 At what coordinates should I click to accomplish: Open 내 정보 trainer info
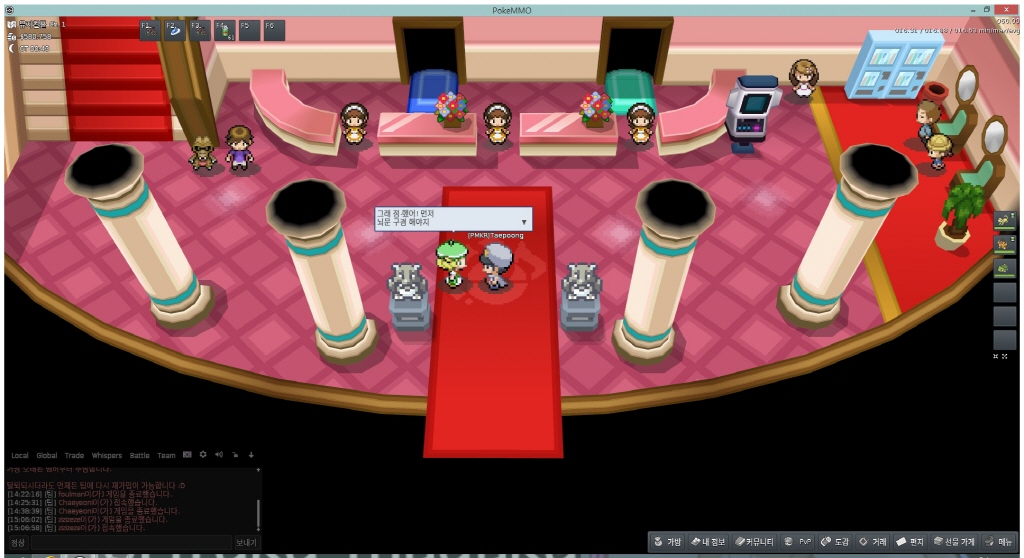(x=708, y=541)
